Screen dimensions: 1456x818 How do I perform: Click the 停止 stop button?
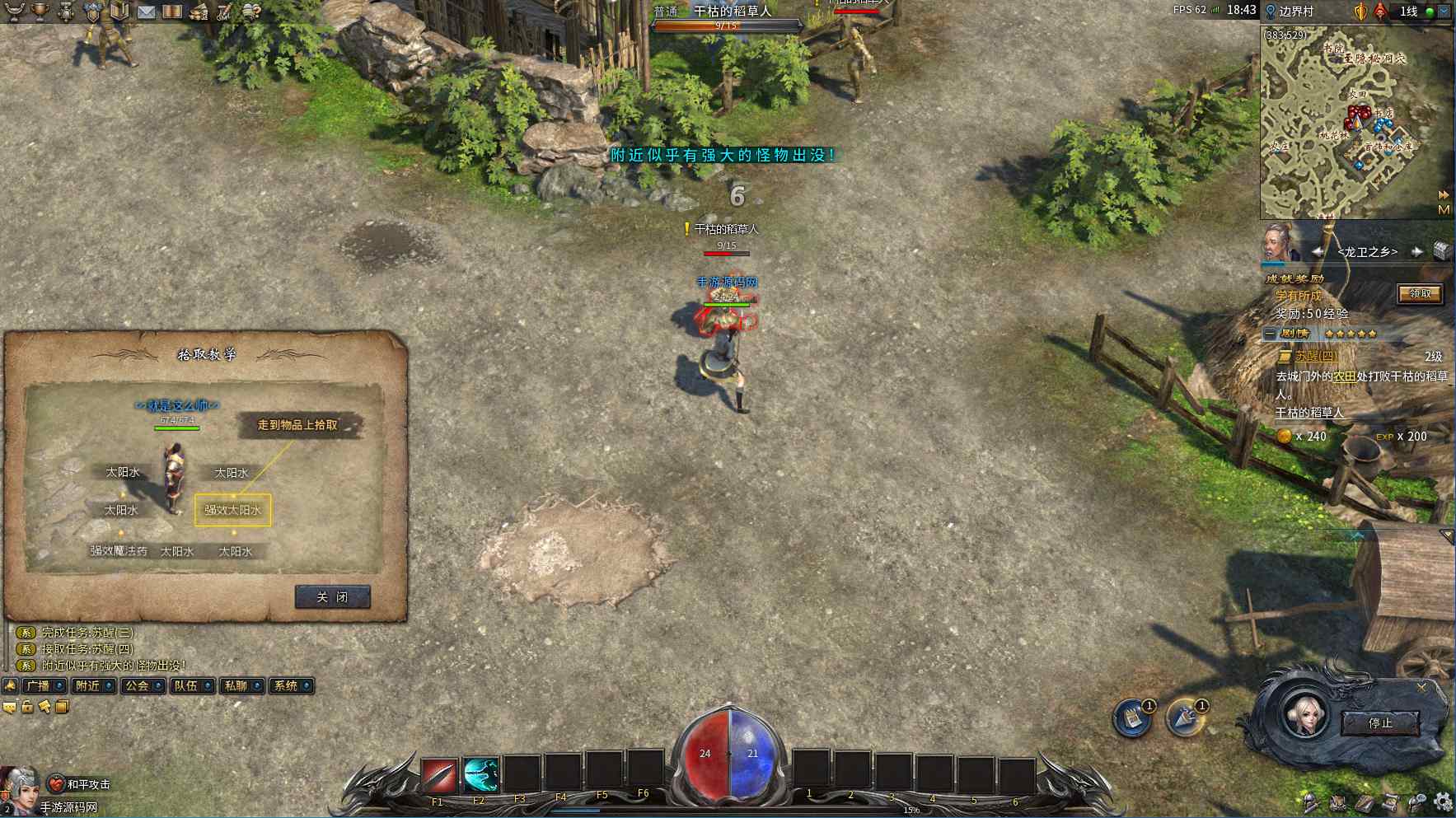click(1380, 723)
